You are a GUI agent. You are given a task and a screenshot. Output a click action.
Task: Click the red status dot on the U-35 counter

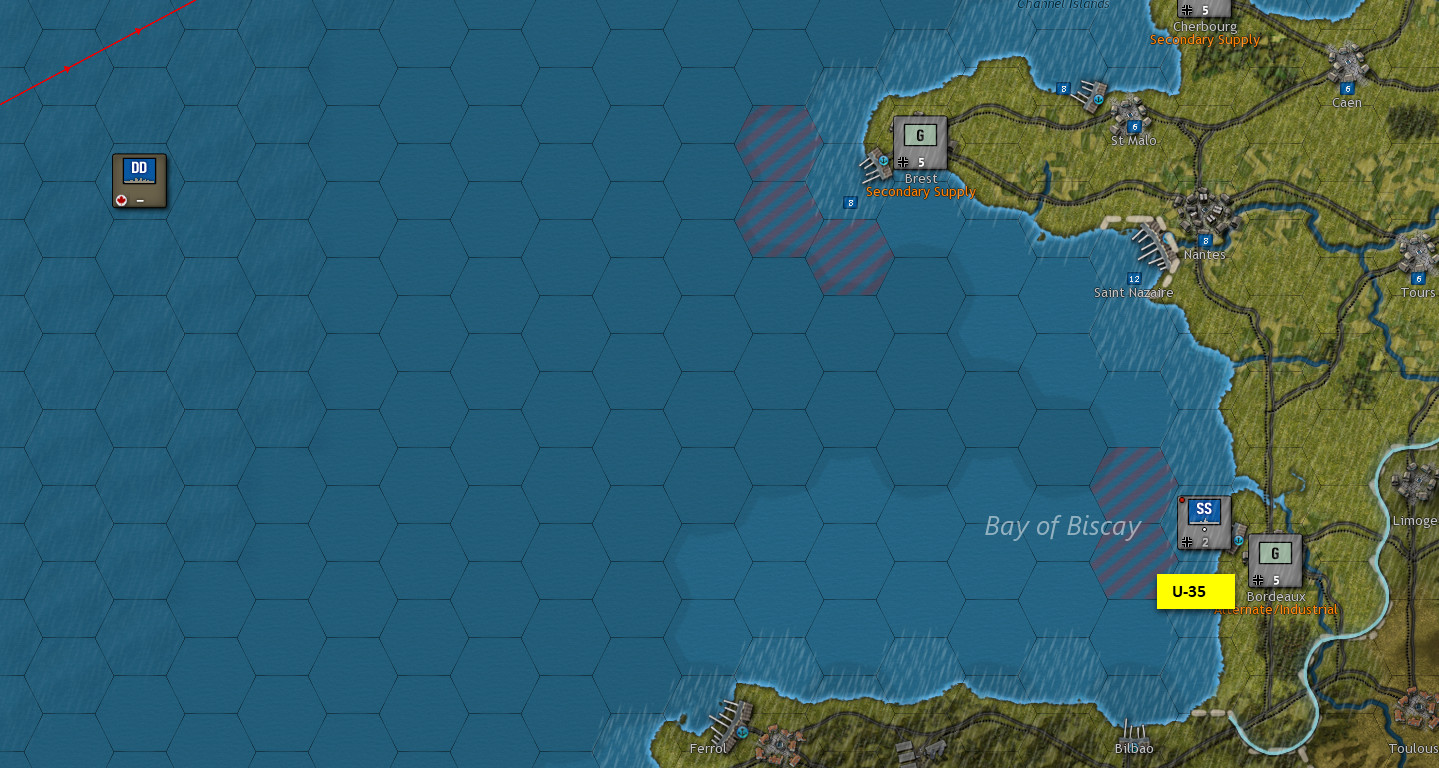point(1182,500)
